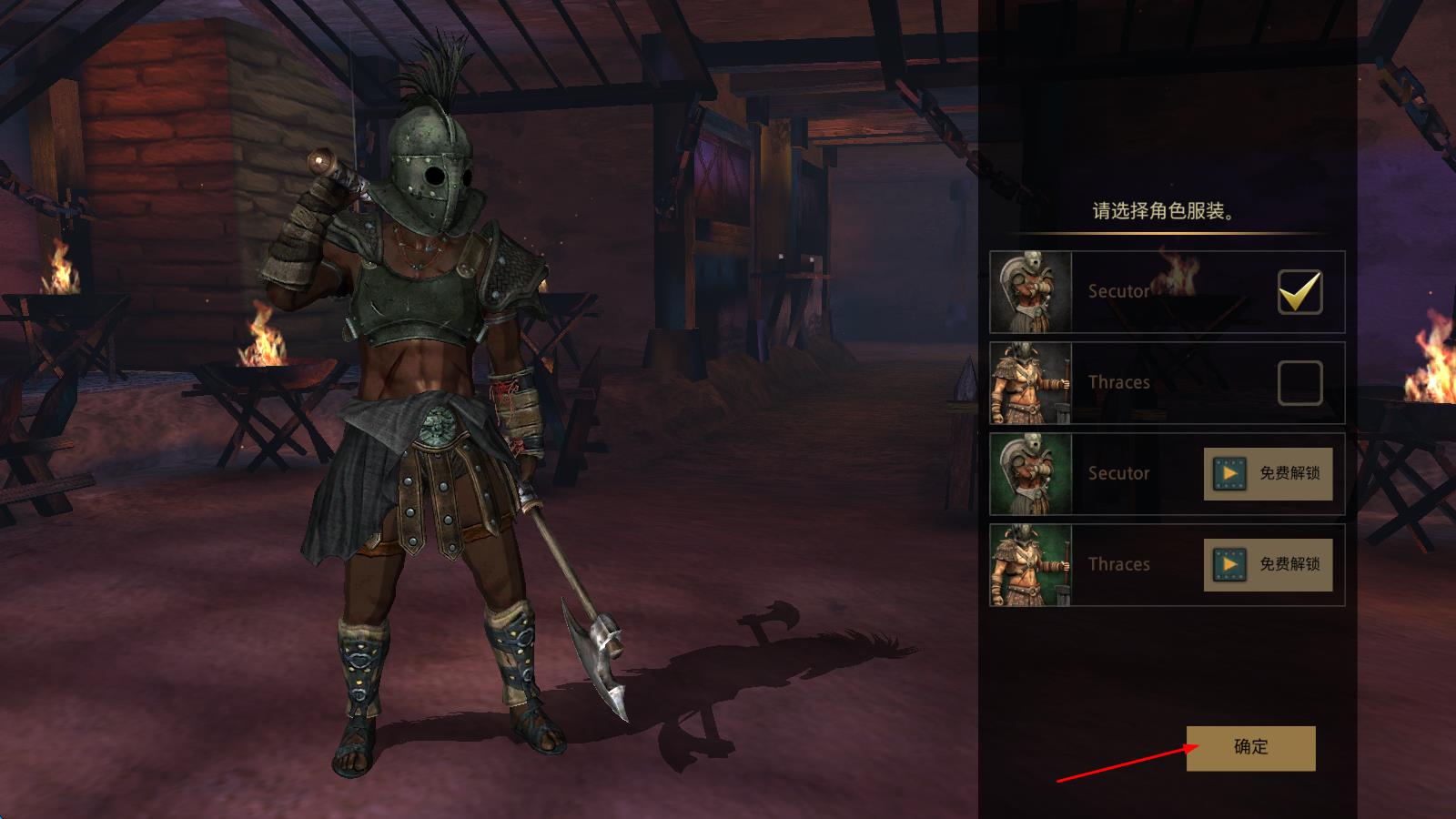Tick the empty Thraces costume checkbox

[x=1299, y=383]
